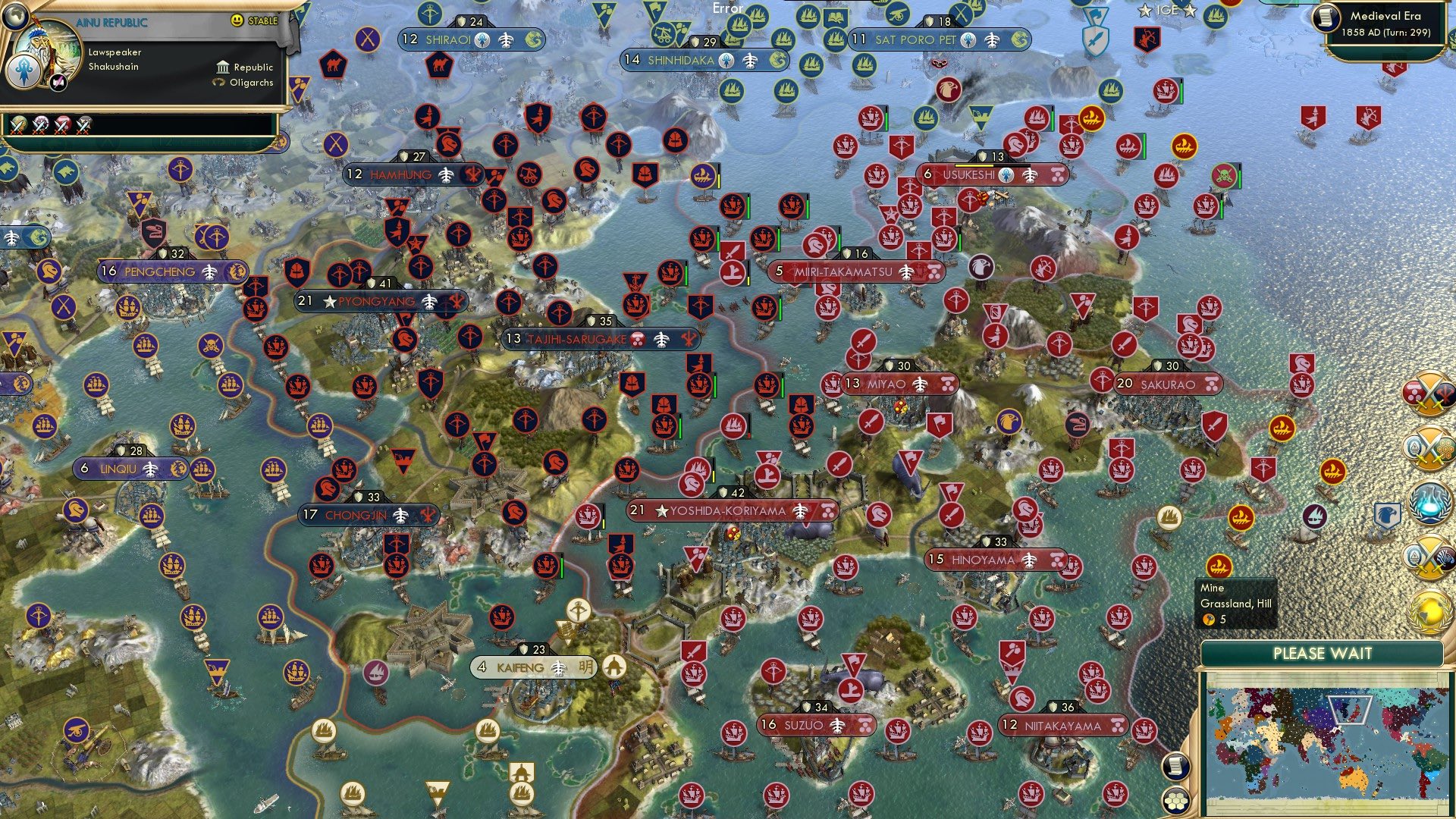Screen dimensions: 1456x819
Task: Click the war notification with honeycomb emblem
Action: coord(1429,447)
